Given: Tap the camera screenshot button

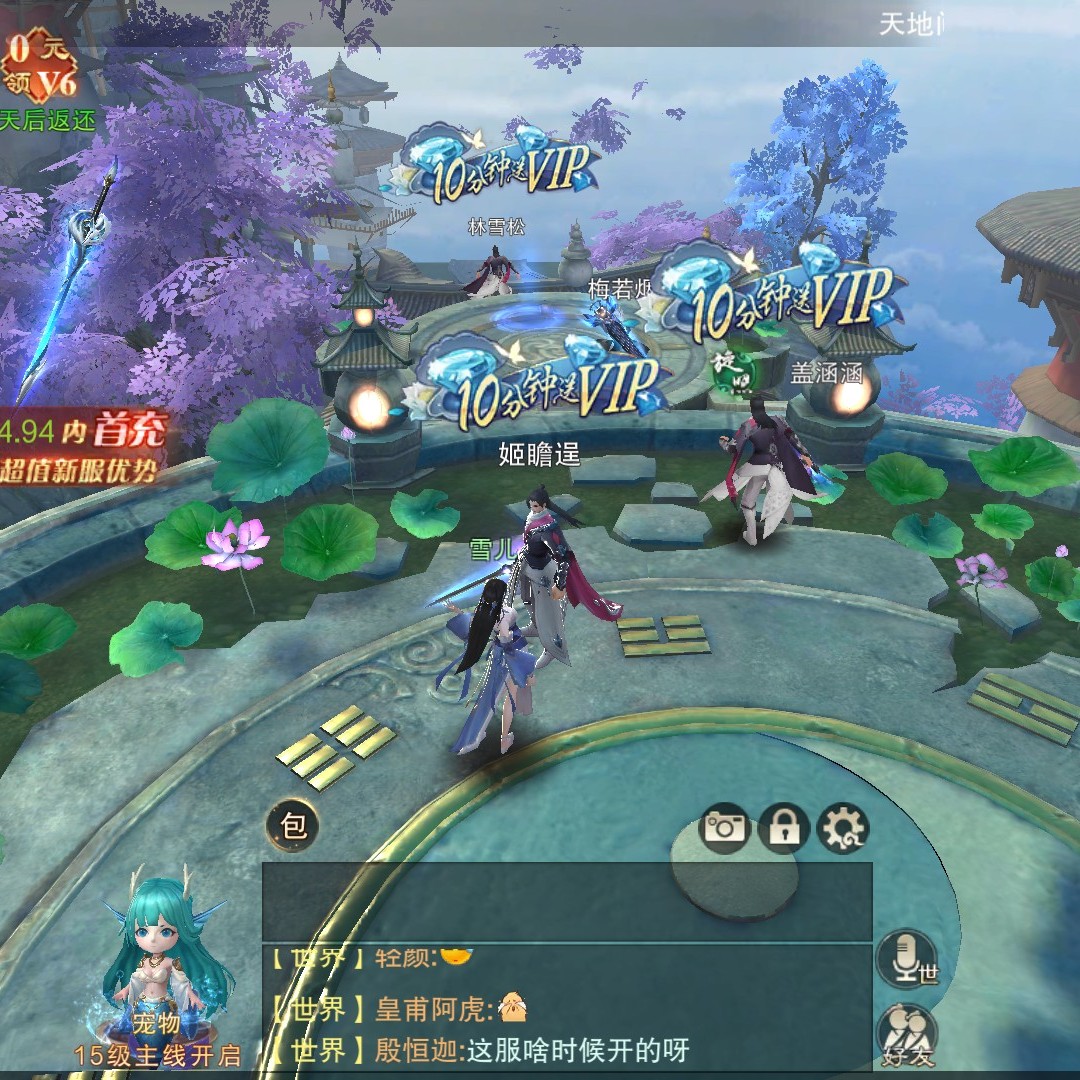Looking at the screenshot, I should (x=725, y=827).
